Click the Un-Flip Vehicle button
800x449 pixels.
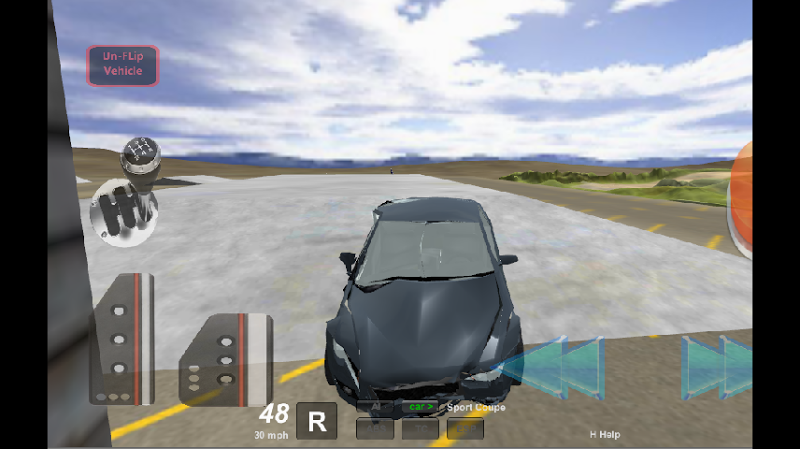122,65
